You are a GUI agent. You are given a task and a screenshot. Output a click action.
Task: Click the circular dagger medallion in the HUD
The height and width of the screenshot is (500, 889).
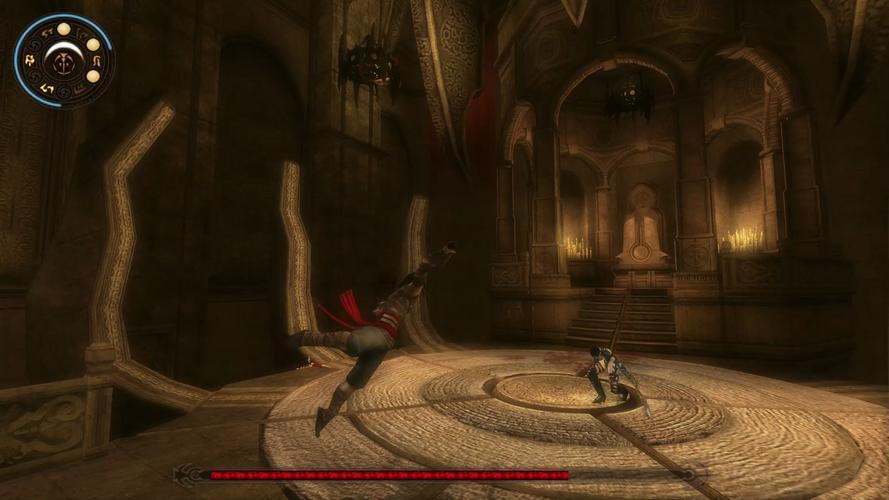click(63, 61)
